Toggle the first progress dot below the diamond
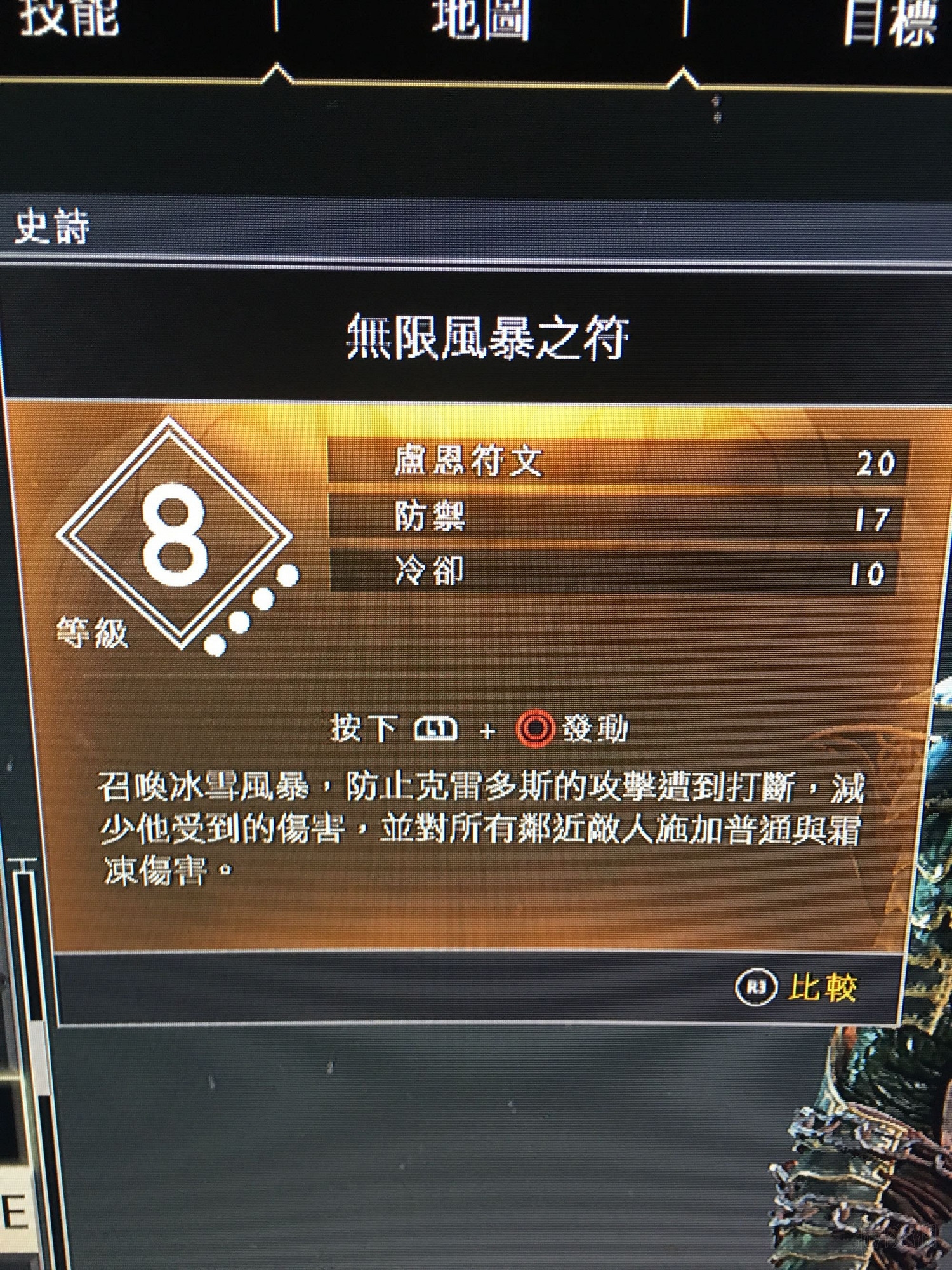The image size is (952, 1270). 215,646
